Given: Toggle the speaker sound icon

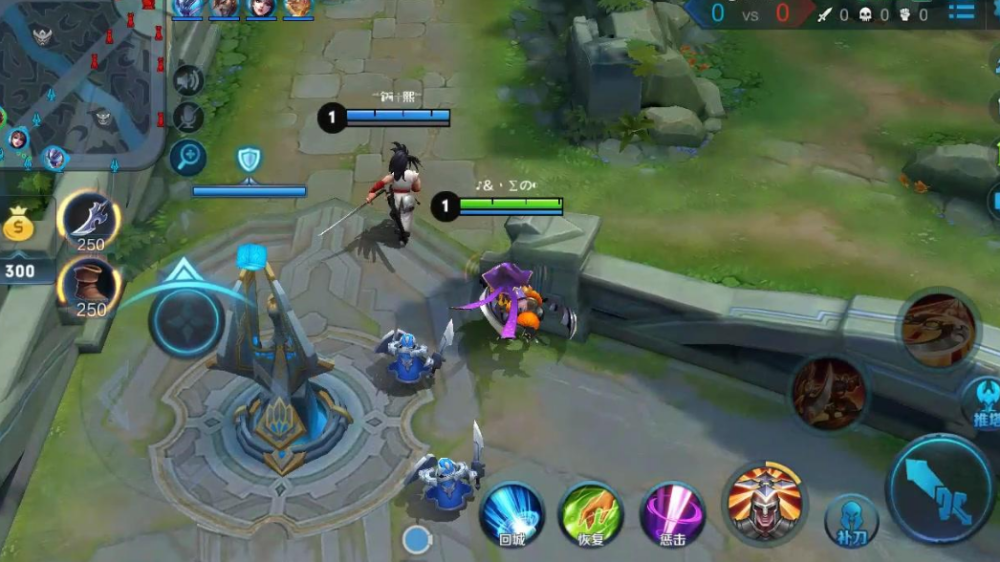Looking at the screenshot, I should point(187,80).
